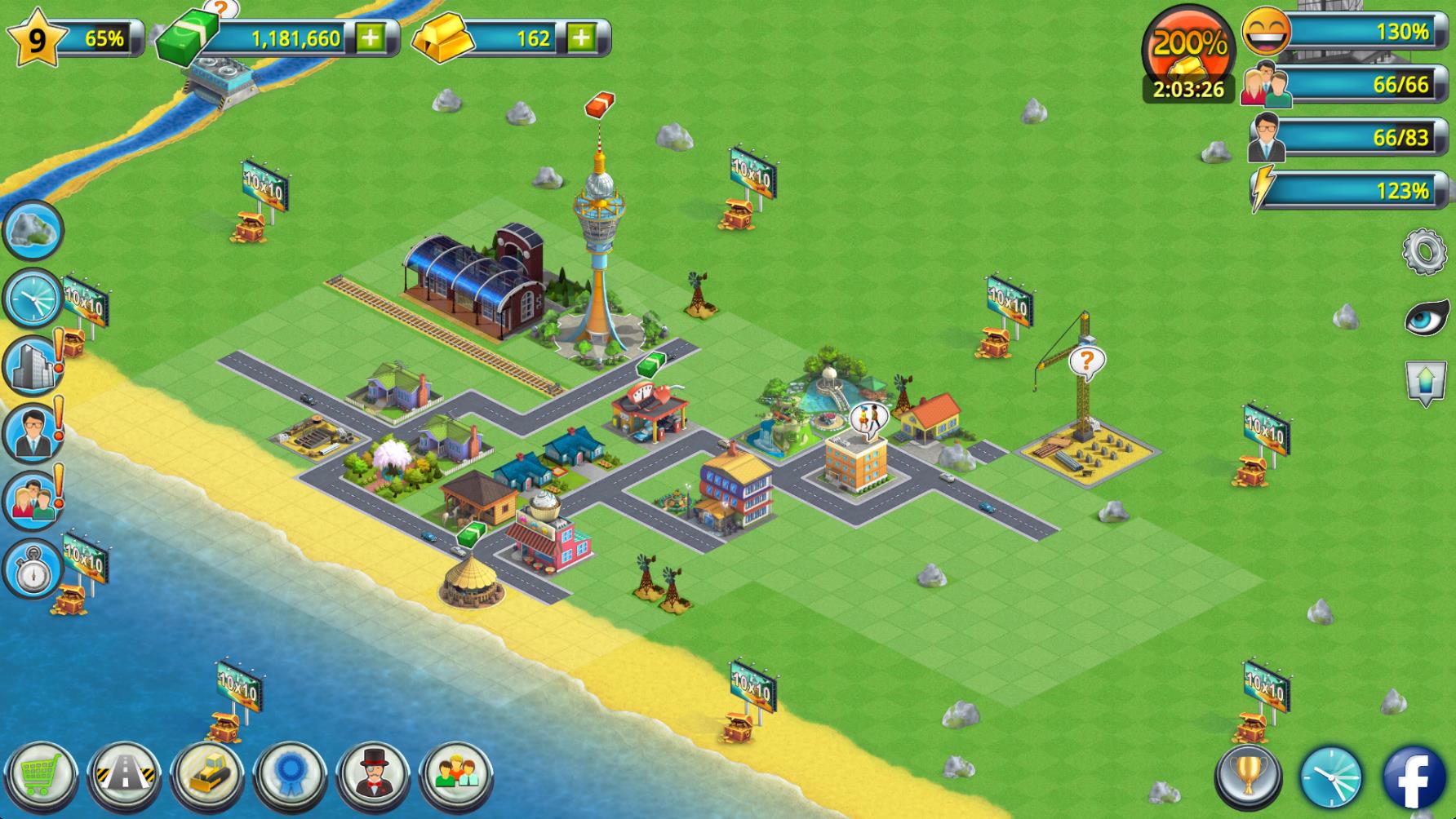Buy gold bars using the plus button
The height and width of the screenshot is (819, 1456).
click(581, 38)
